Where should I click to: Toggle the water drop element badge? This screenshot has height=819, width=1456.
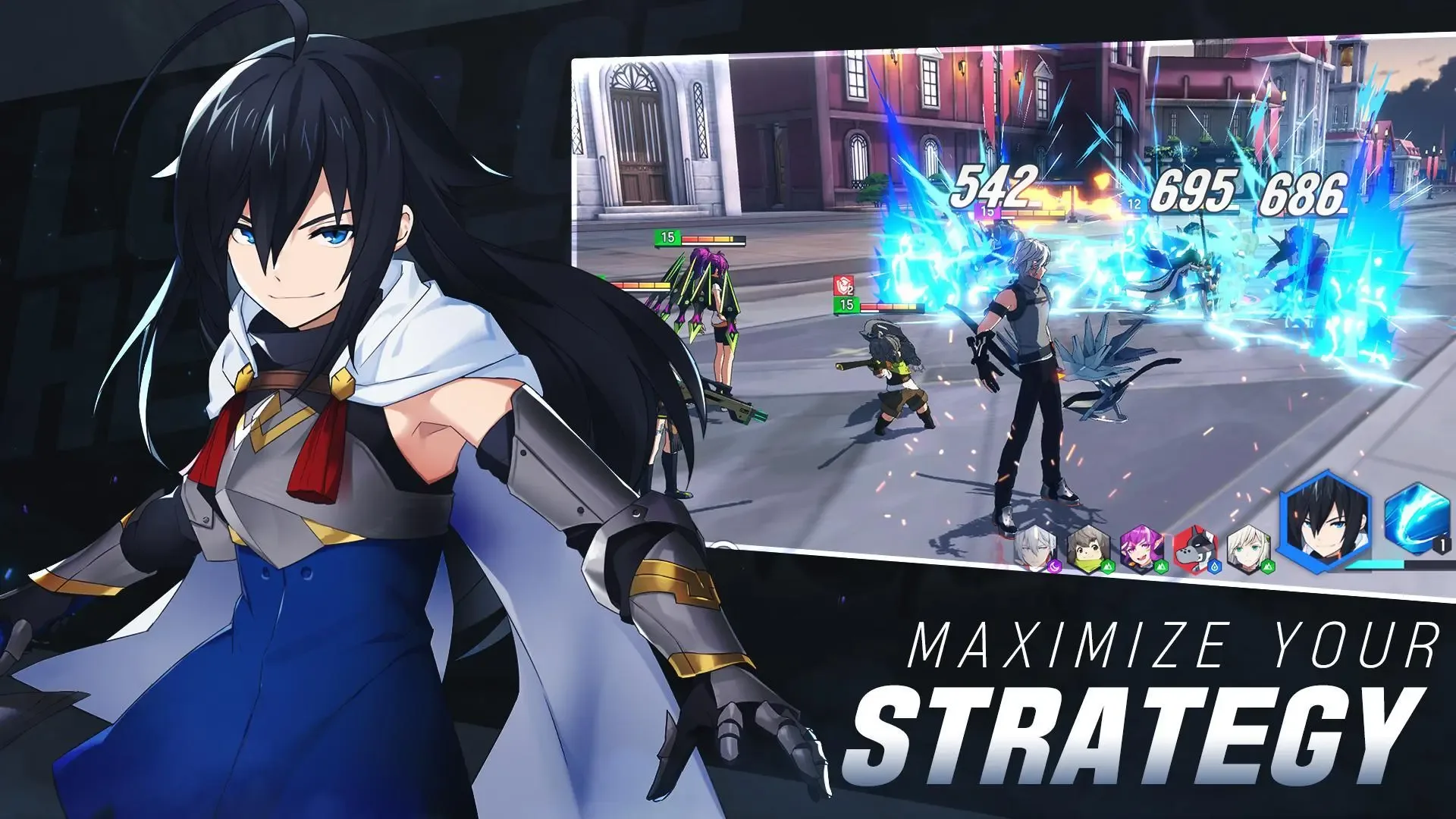[x=1215, y=567]
